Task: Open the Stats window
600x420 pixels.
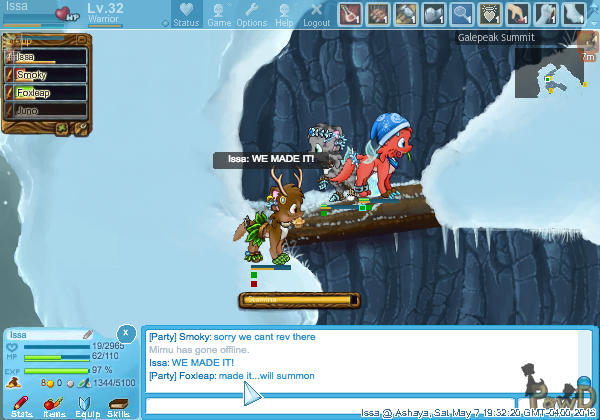Action: (22, 405)
